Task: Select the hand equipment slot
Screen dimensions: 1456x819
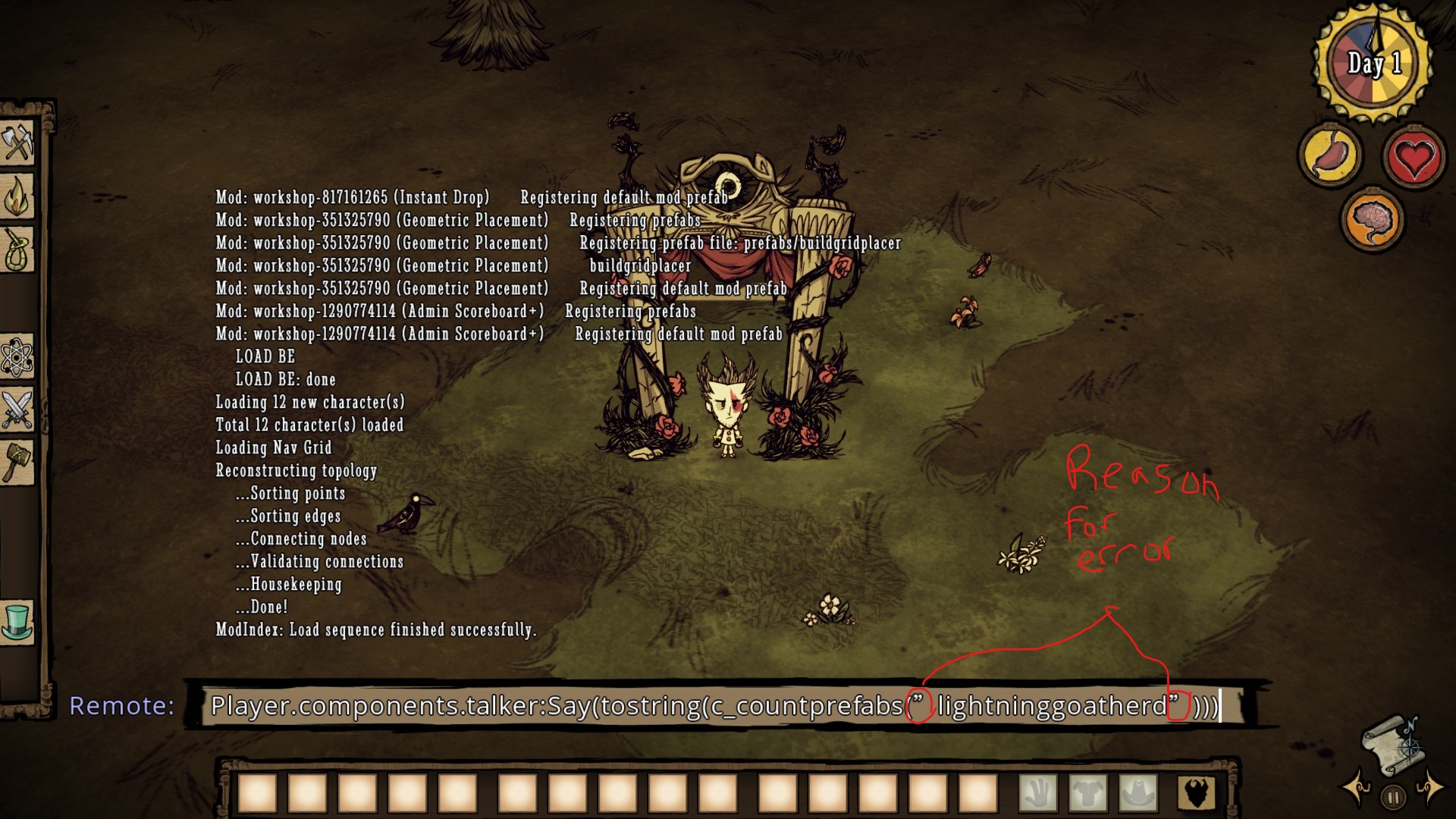Action: [x=1037, y=793]
